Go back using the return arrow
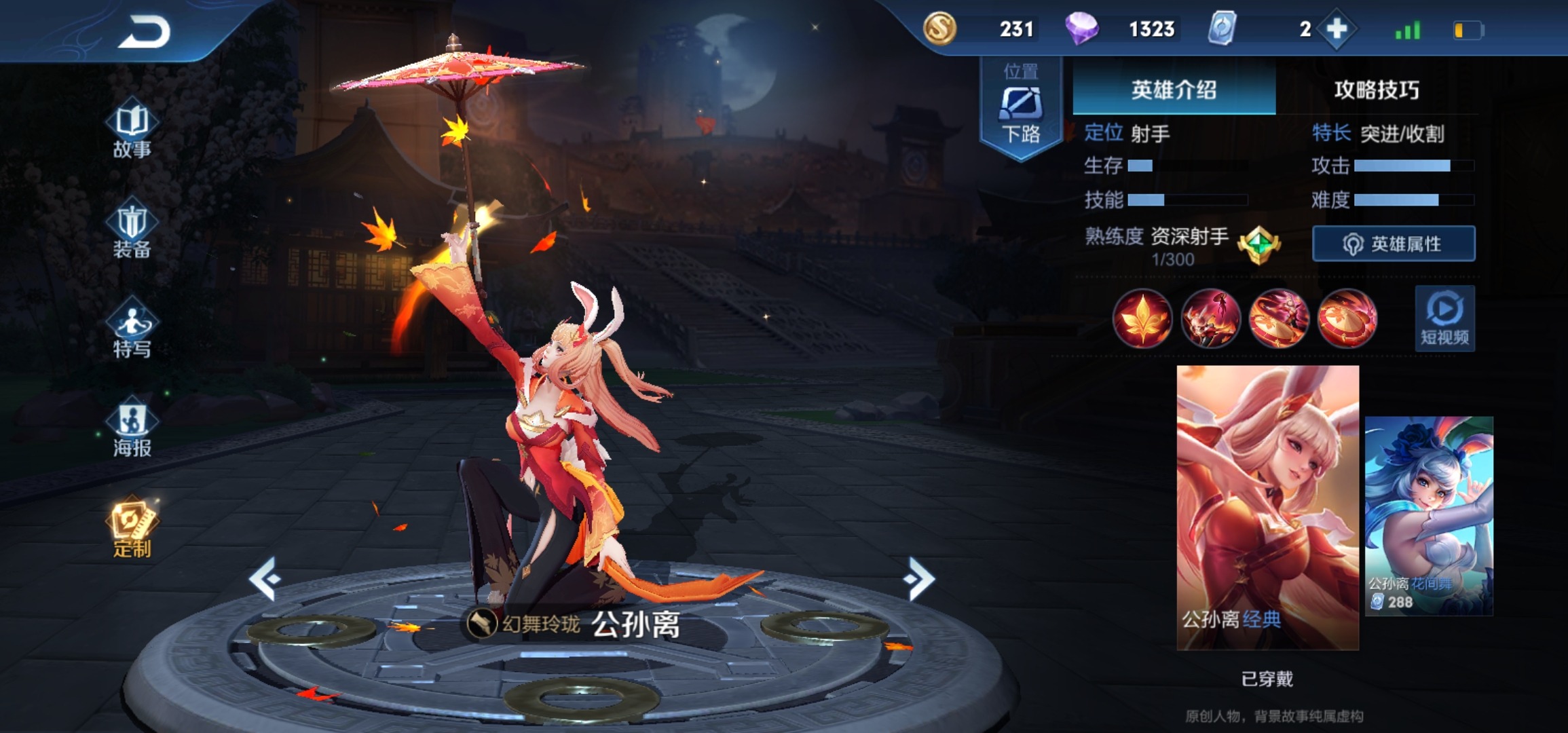The width and height of the screenshot is (1568, 733). click(x=144, y=32)
